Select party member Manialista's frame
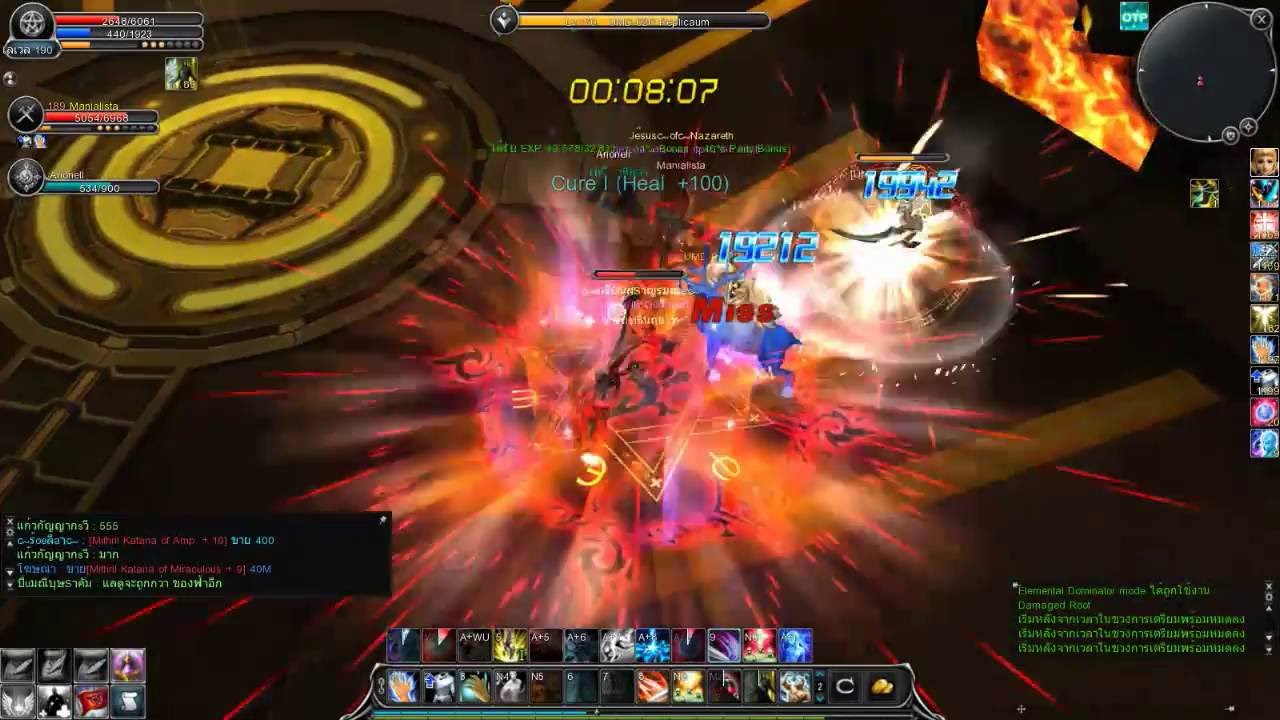 pos(85,117)
